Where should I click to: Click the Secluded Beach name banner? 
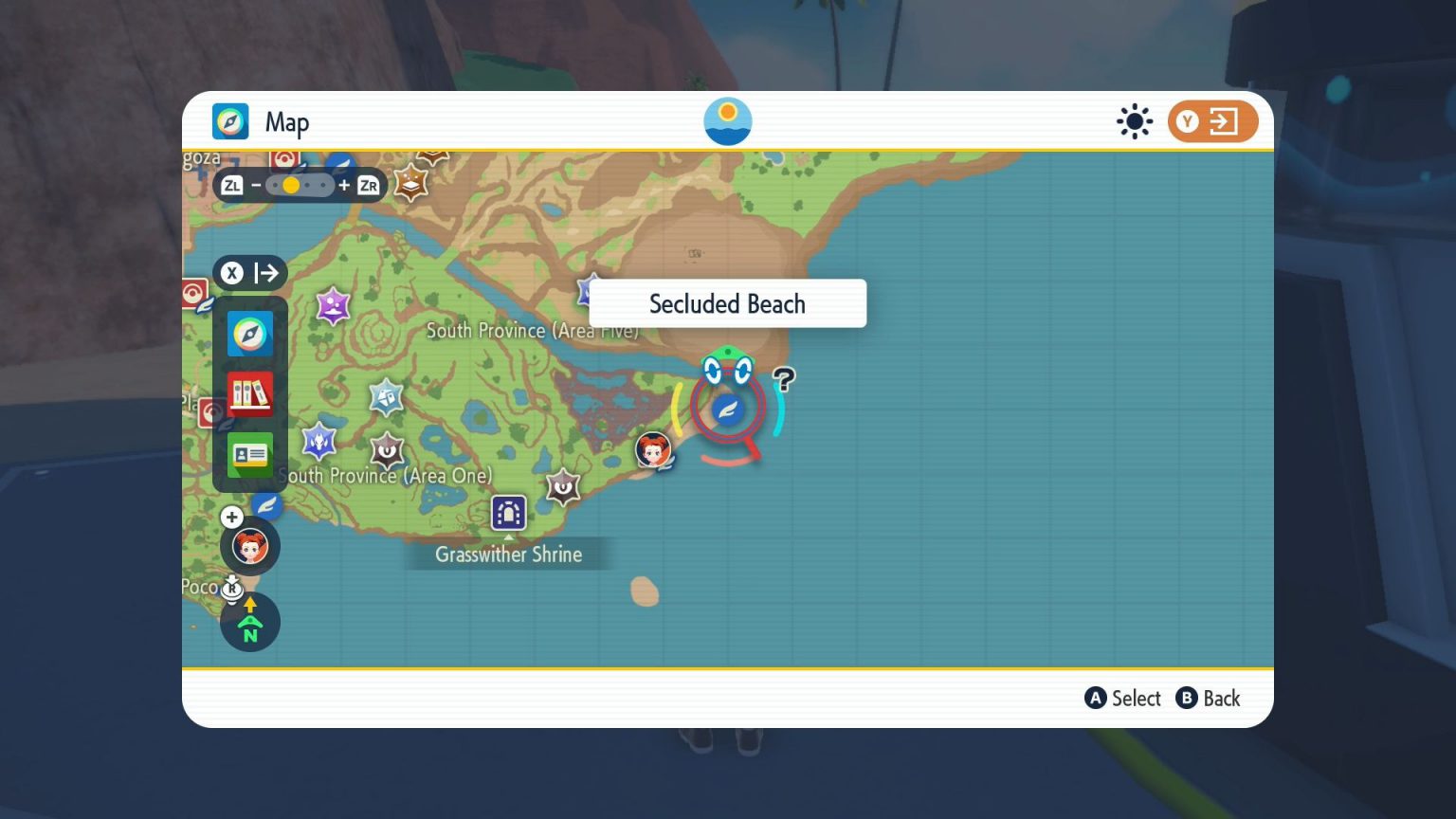pyautogui.click(x=727, y=303)
